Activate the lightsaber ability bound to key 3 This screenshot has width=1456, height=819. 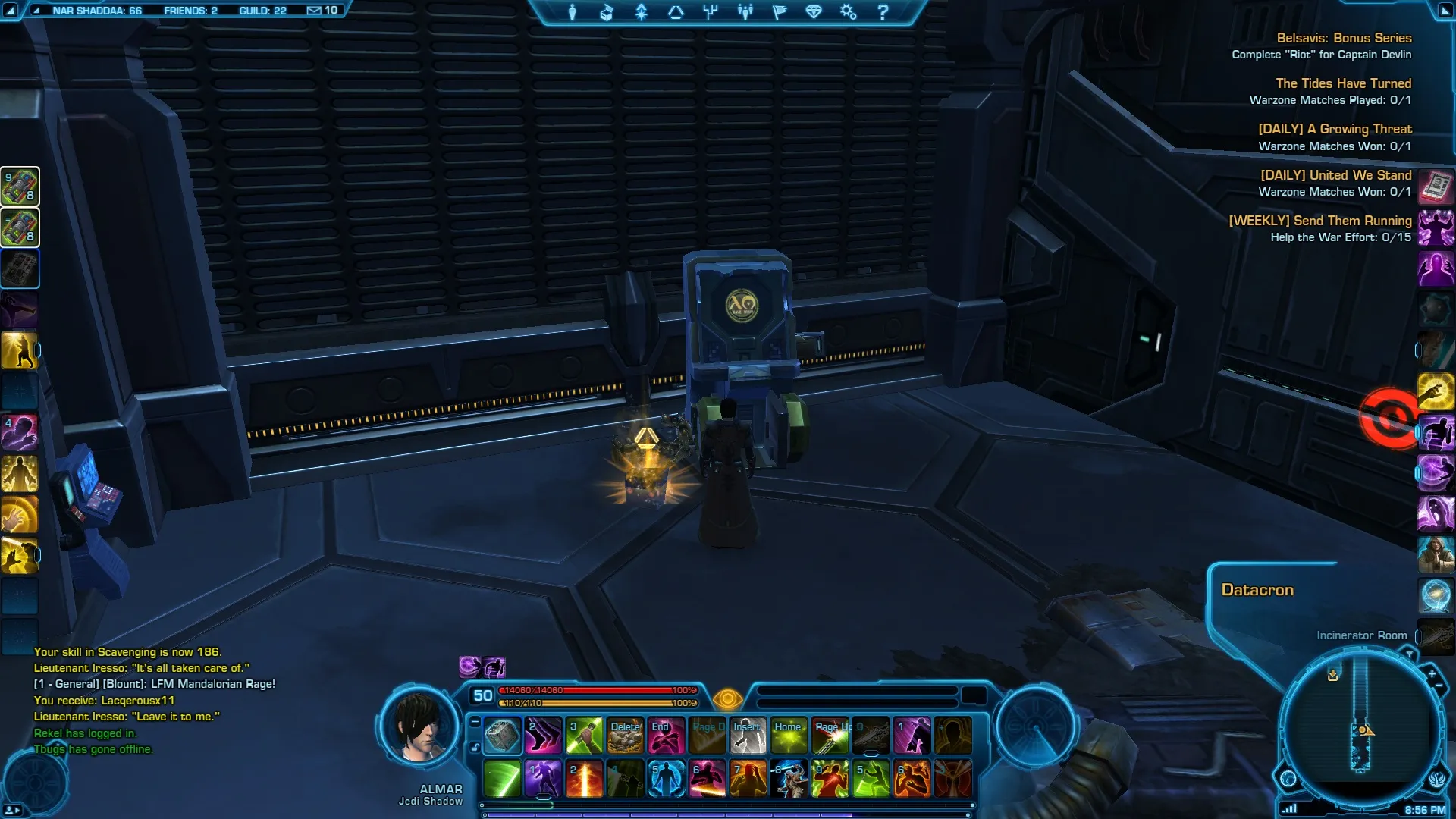pos(584,736)
